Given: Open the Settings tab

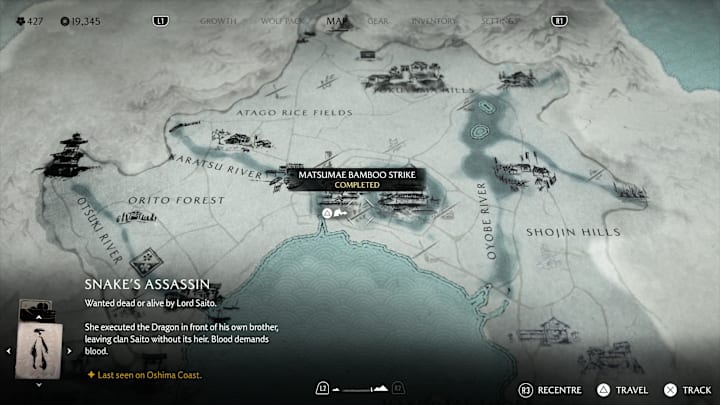Looking at the screenshot, I should pyautogui.click(x=499, y=20).
